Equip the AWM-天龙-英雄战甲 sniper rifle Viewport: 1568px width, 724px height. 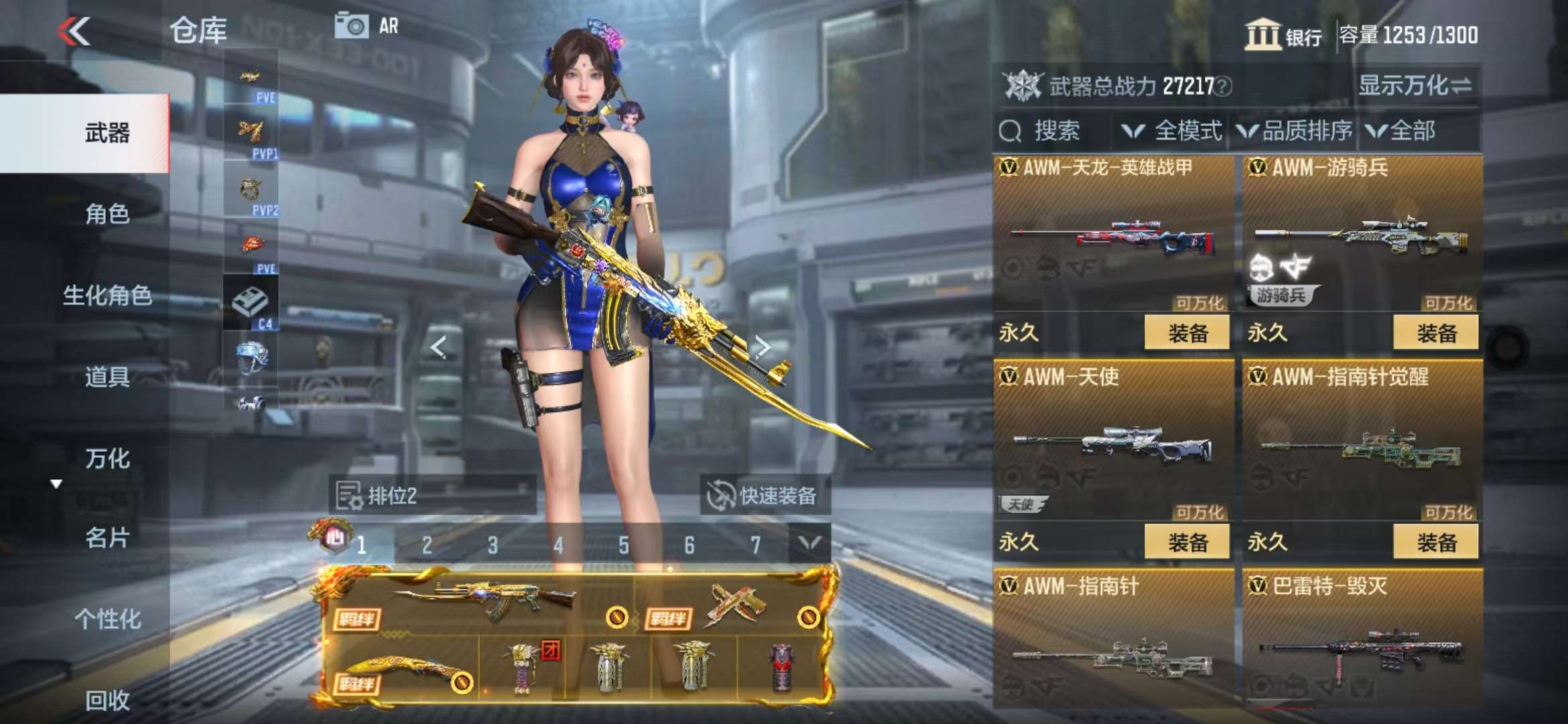pos(1187,333)
